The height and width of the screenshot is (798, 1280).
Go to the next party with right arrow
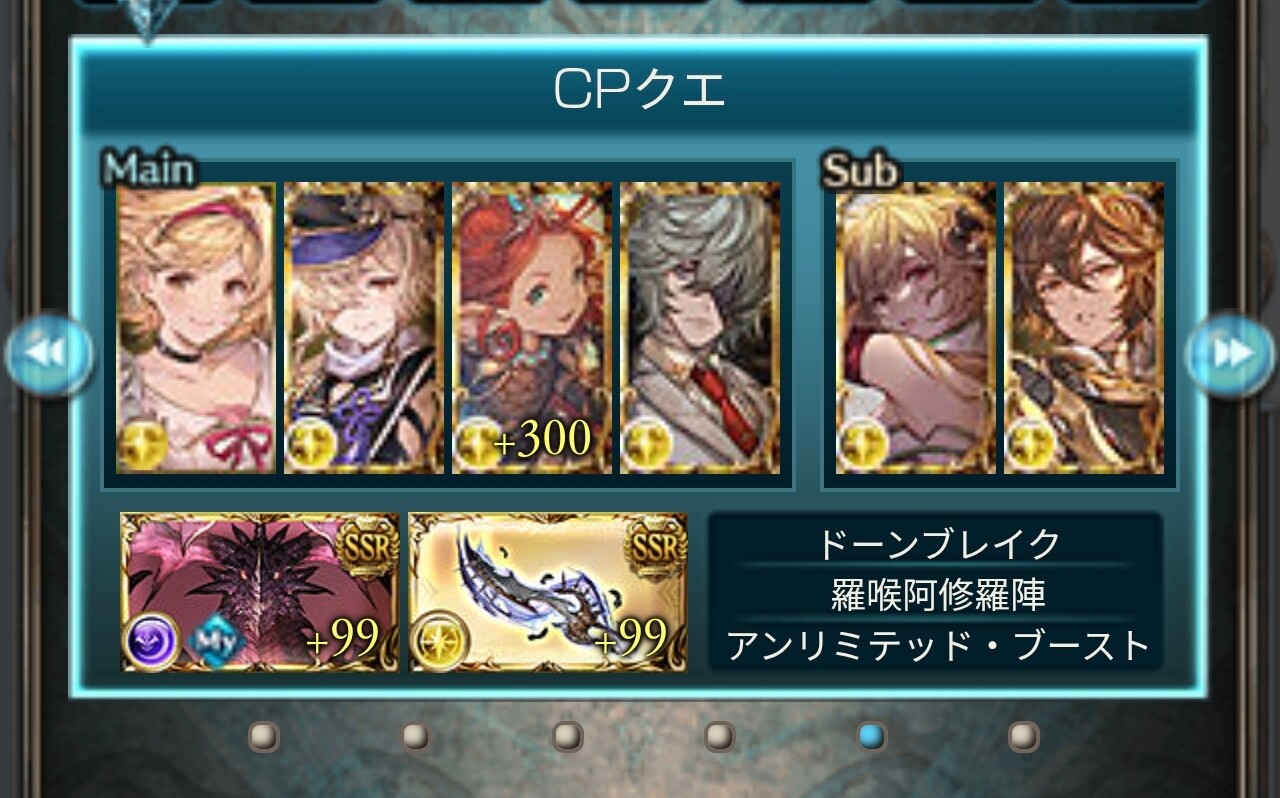point(1230,354)
